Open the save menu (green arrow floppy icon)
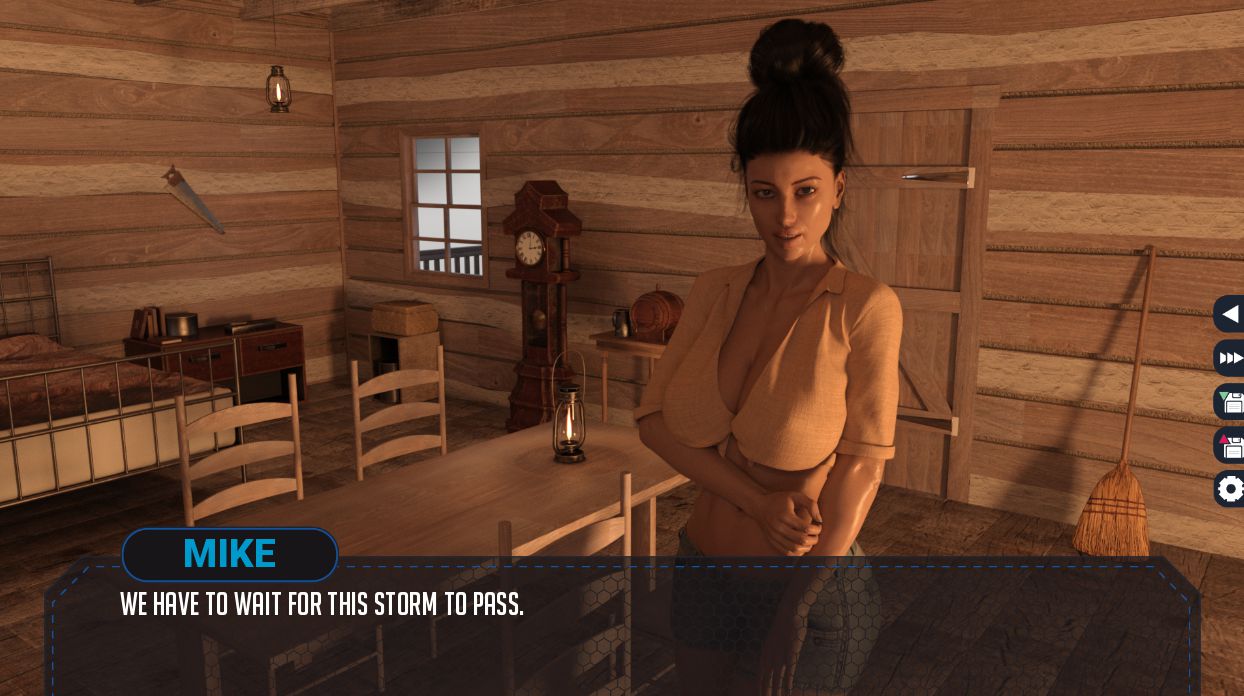The width and height of the screenshot is (1244, 696). [1231, 402]
